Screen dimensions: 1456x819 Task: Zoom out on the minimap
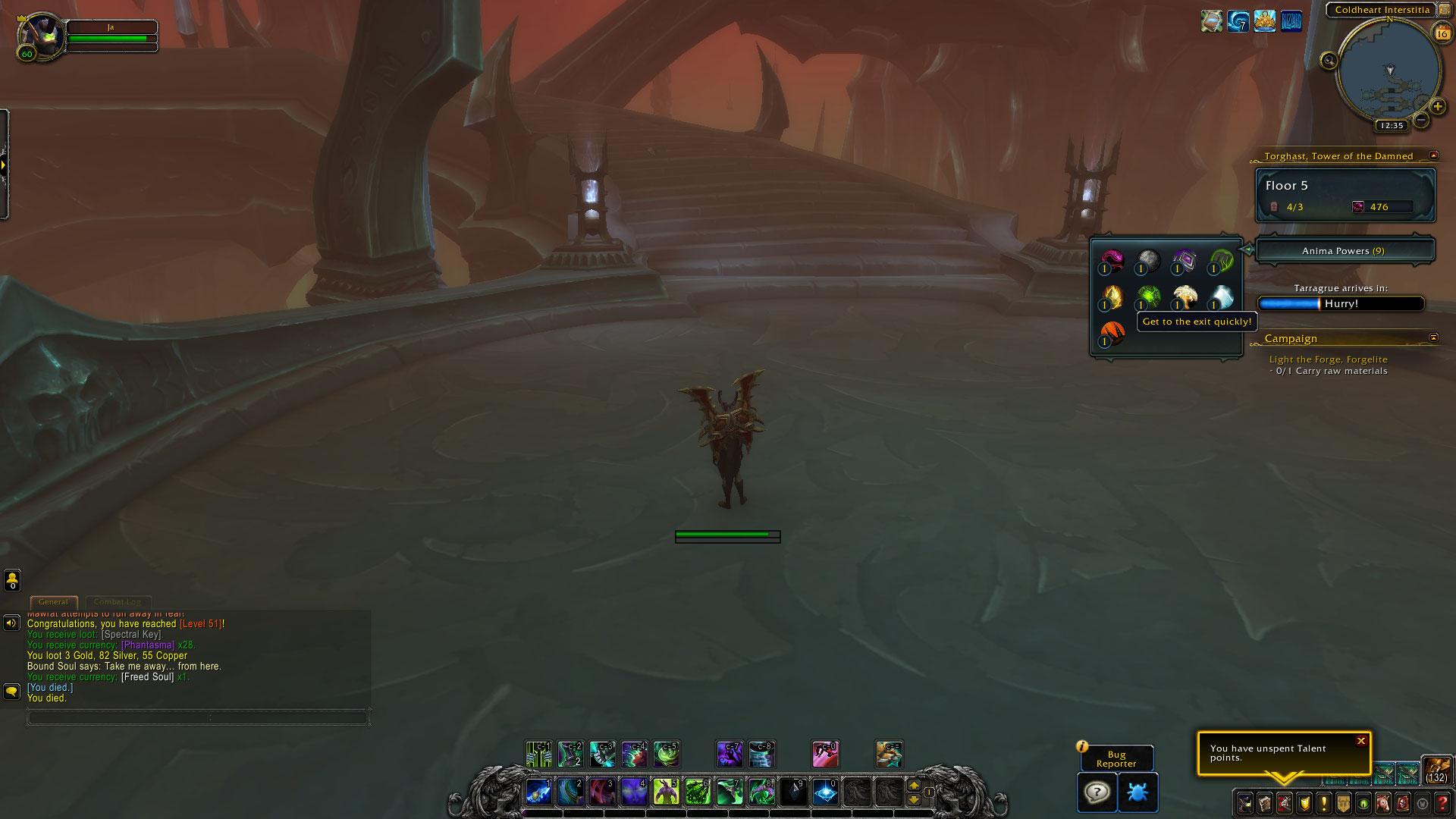(1421, 120)
